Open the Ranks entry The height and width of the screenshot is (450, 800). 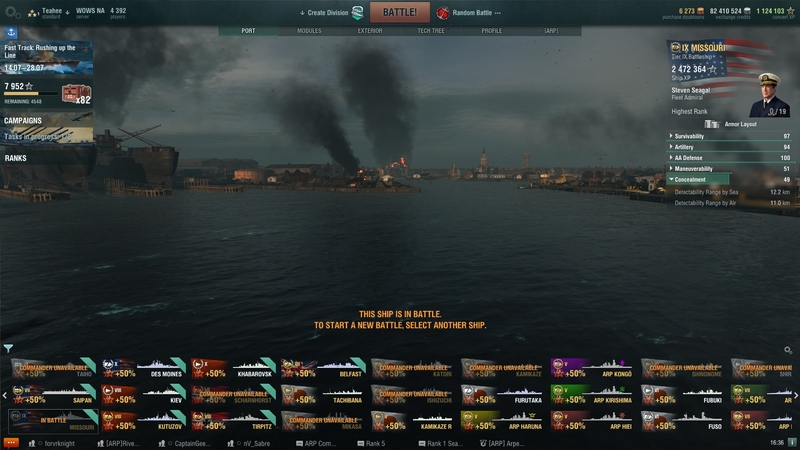(x=16, y=158)
